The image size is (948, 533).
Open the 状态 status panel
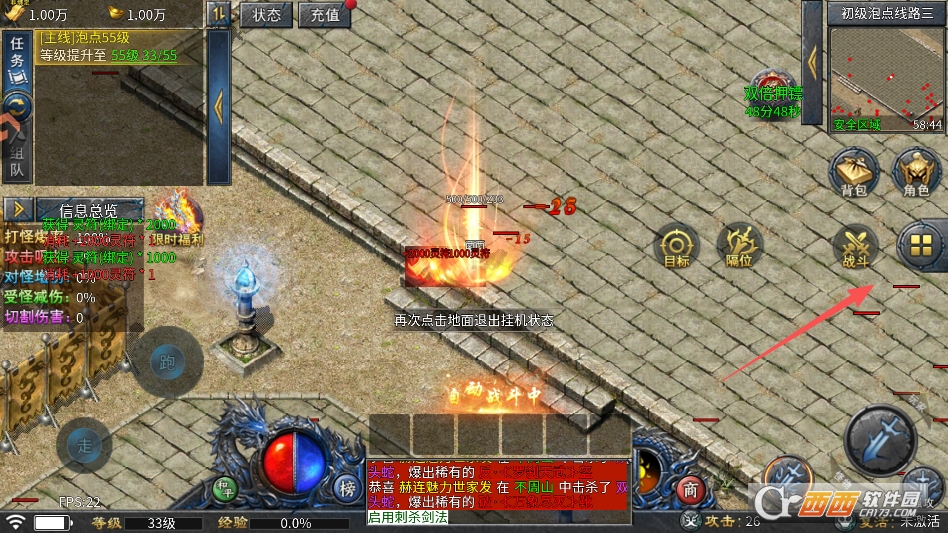(266, 15)
